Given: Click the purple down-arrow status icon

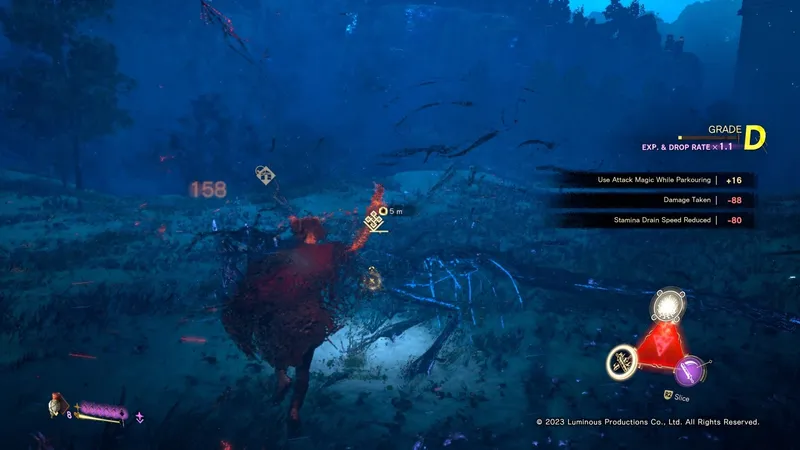Looking at the screenshot, I should 139,416.
